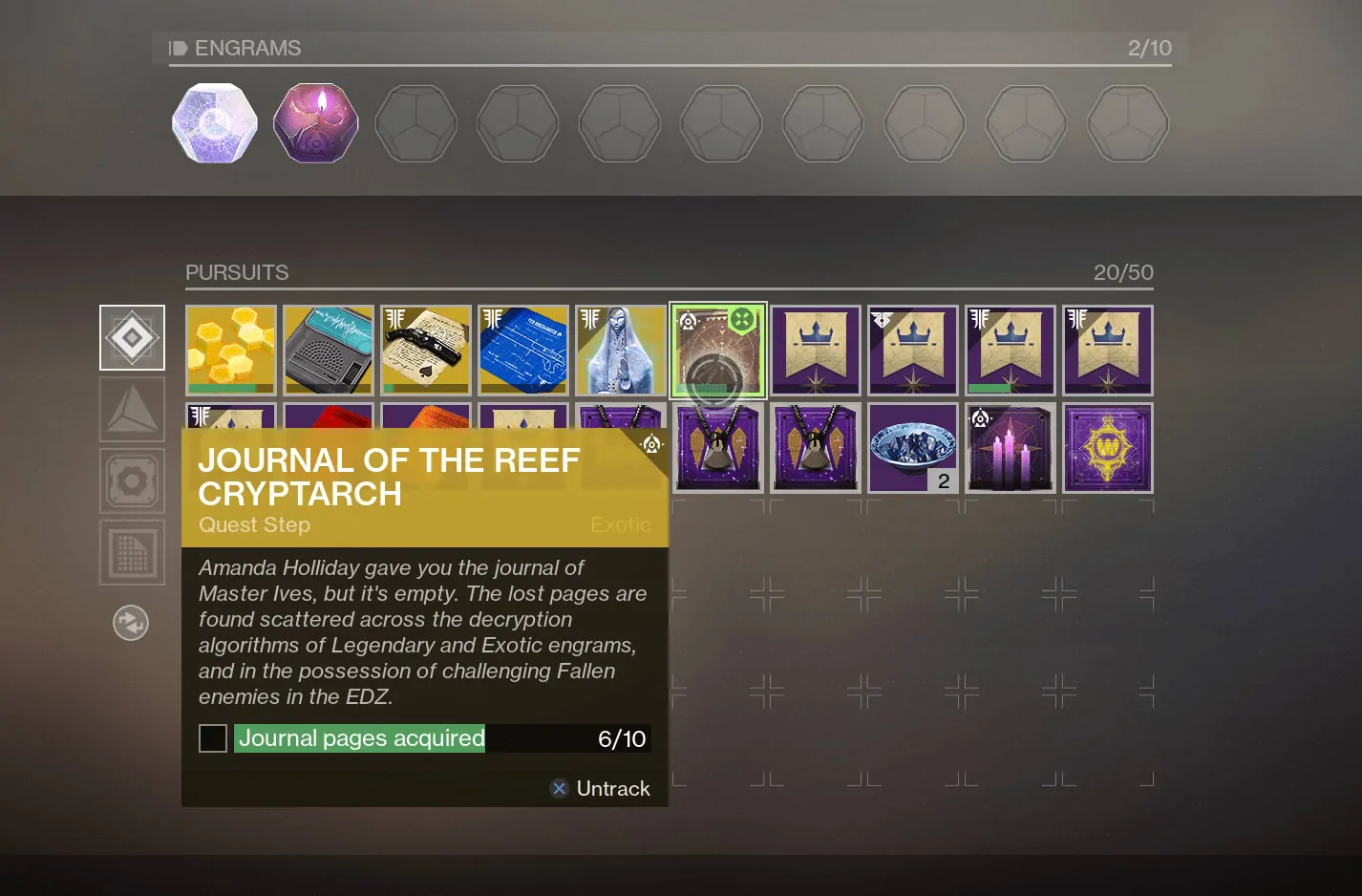Screen dimensions: 1362x896
Task: Click the PURSUITS section header
Action: (237, 272)
